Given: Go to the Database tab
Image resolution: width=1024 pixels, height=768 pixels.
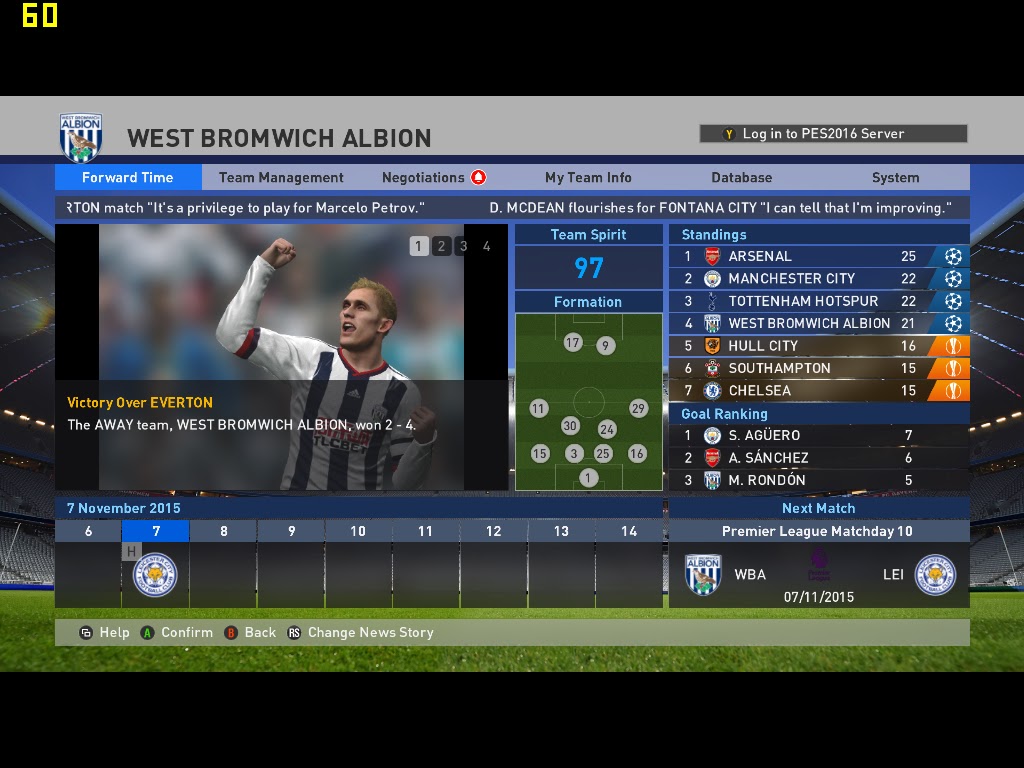Looking at the screenshot, I should pyautogui.click(x=741, y=177).
